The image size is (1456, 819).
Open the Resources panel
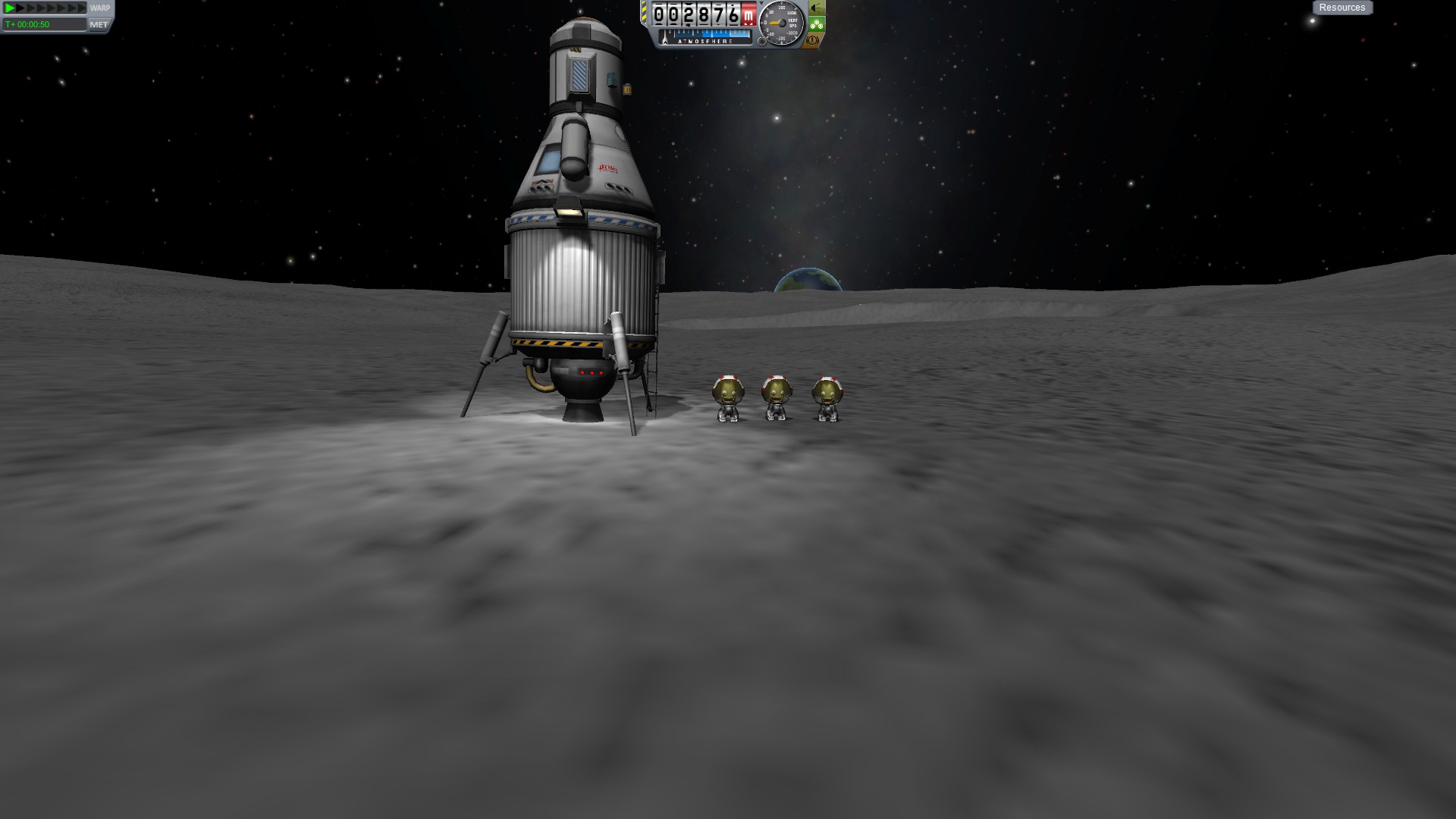pyautogui.click(x=1341, y=8)
